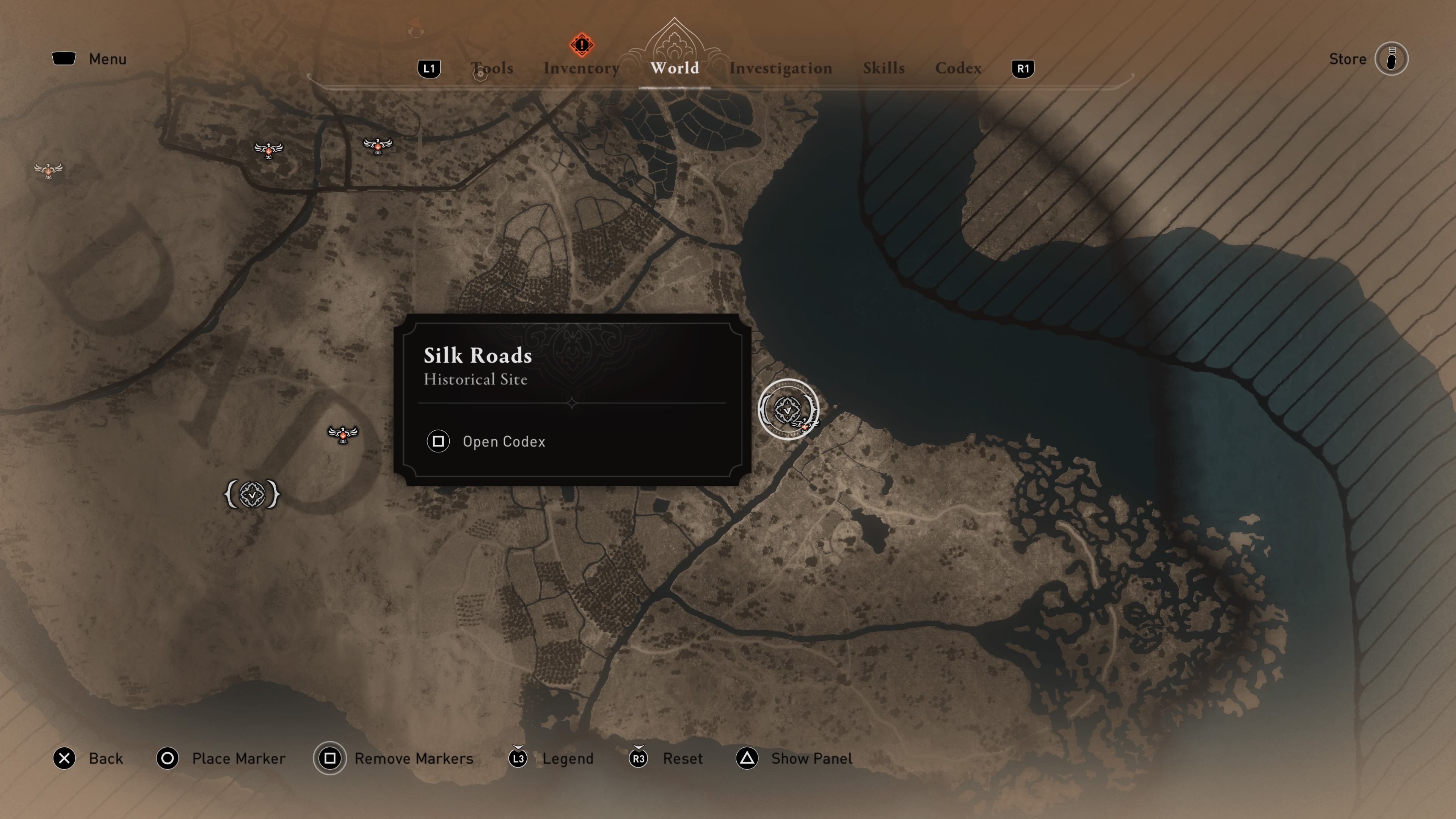Reset the map view

[682, 758]
